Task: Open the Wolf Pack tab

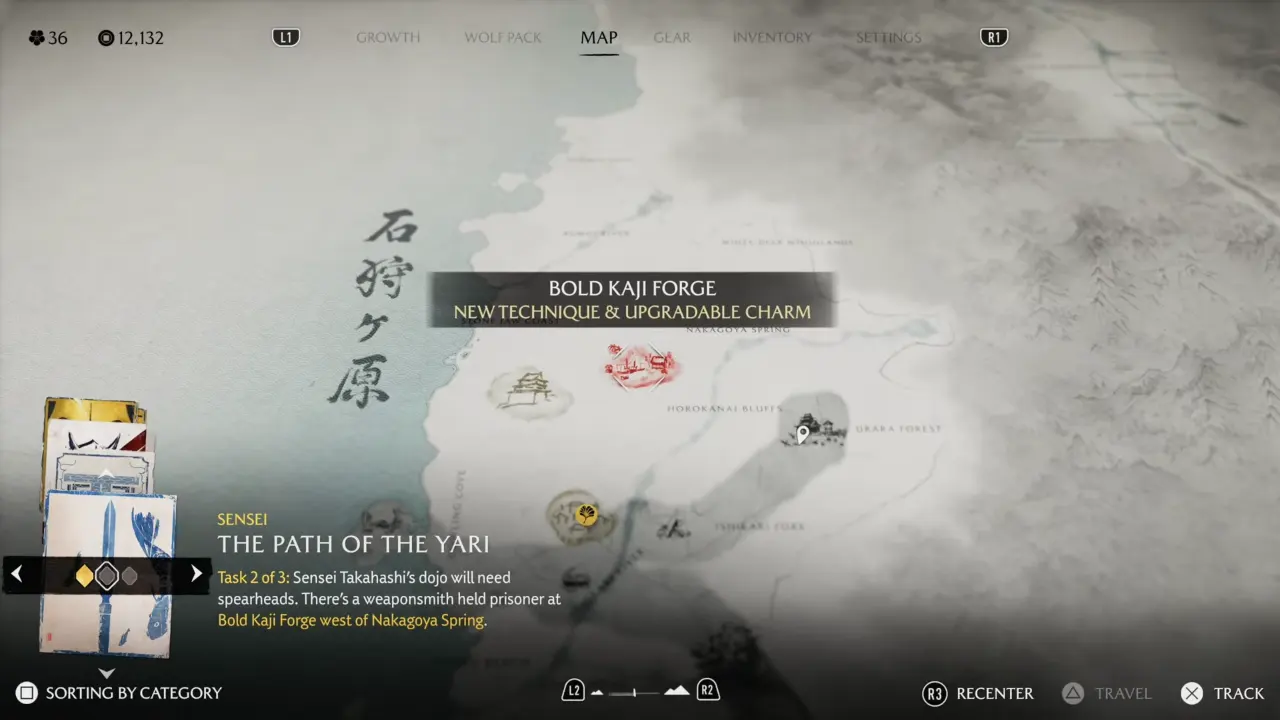Action: pos(503,38)
